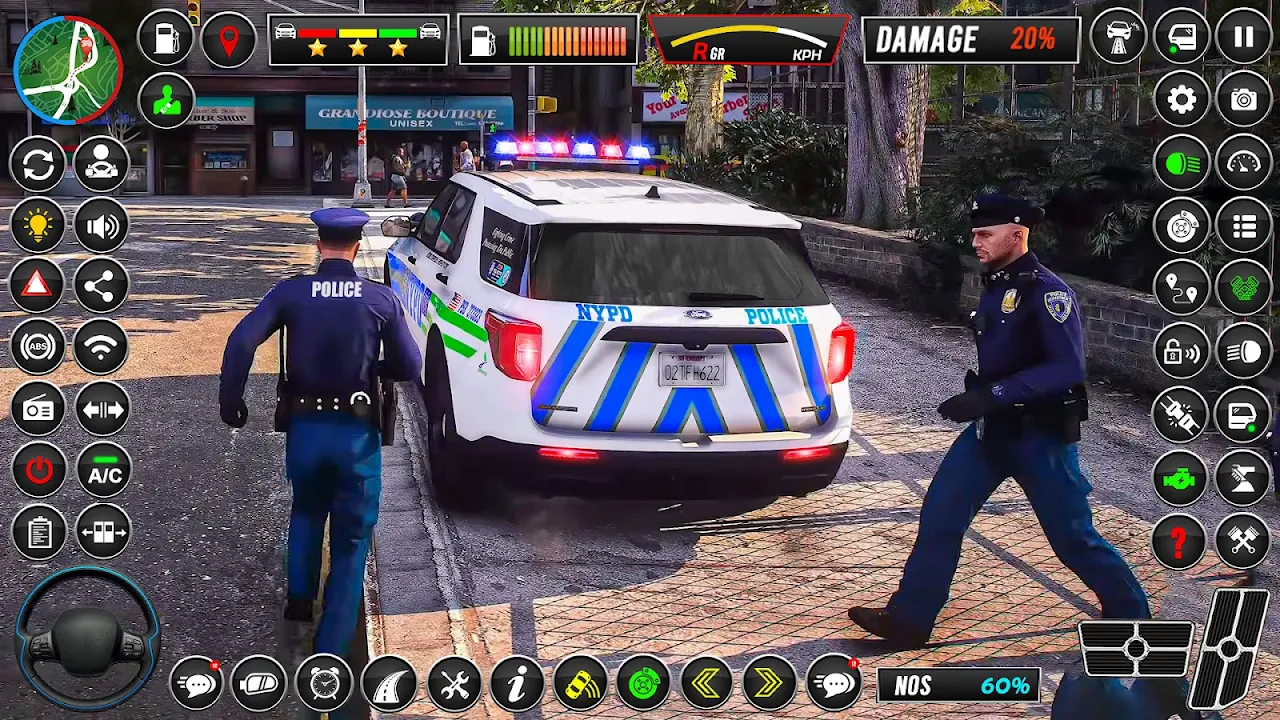
Task: Click the red power button
Action: coord(38,471)
